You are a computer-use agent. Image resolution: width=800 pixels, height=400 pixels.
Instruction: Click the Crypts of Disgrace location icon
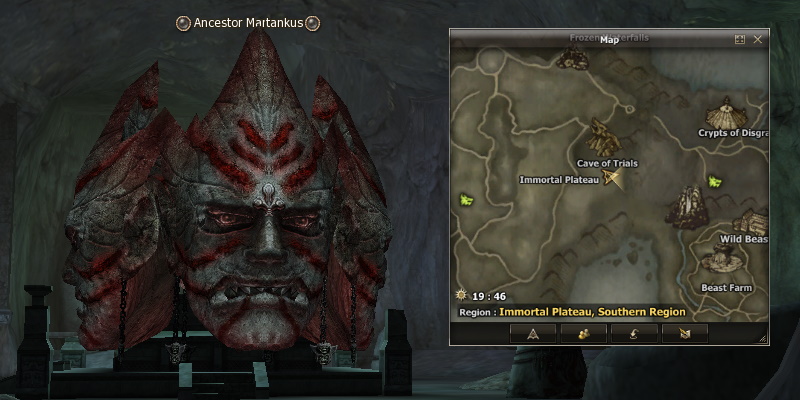[x=723, y=112]
